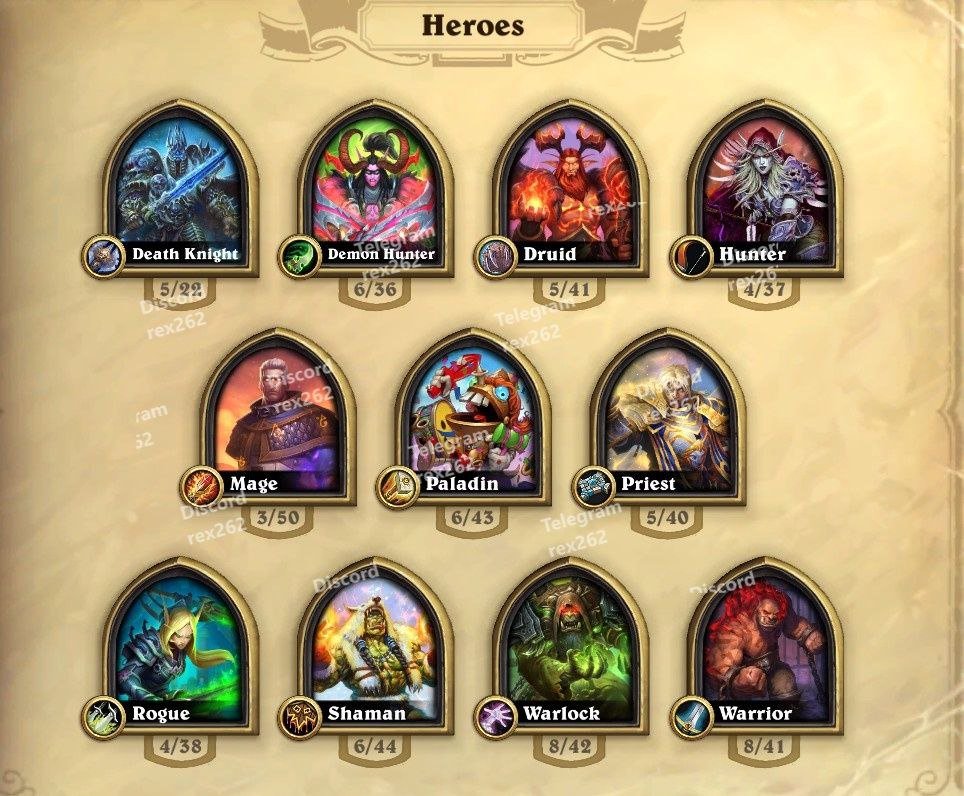Open the Druid hero portrait
Viewport: 964px width, 796px height.
coord(571,185)
